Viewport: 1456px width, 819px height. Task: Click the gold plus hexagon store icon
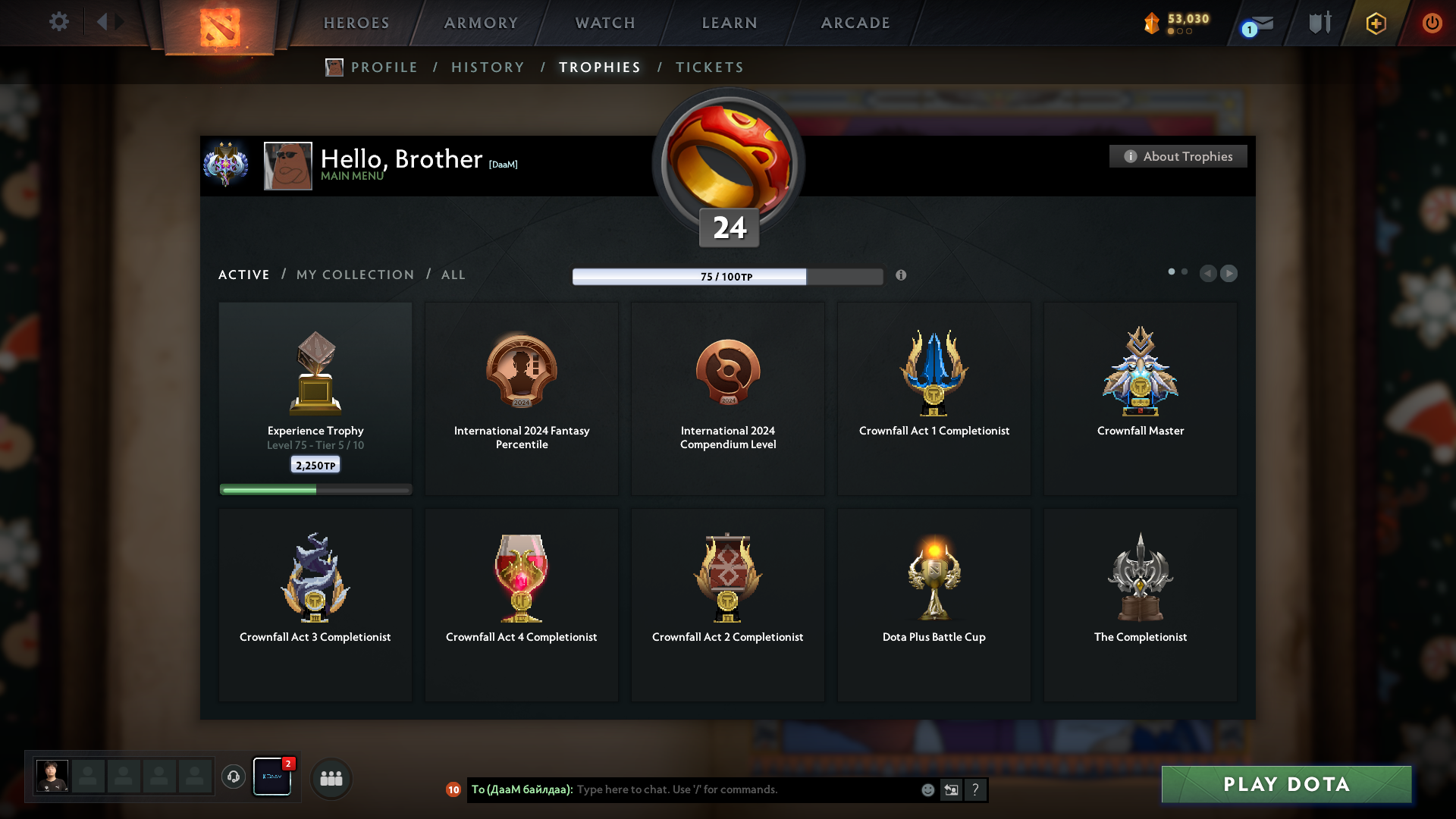tap(1376, 23)
